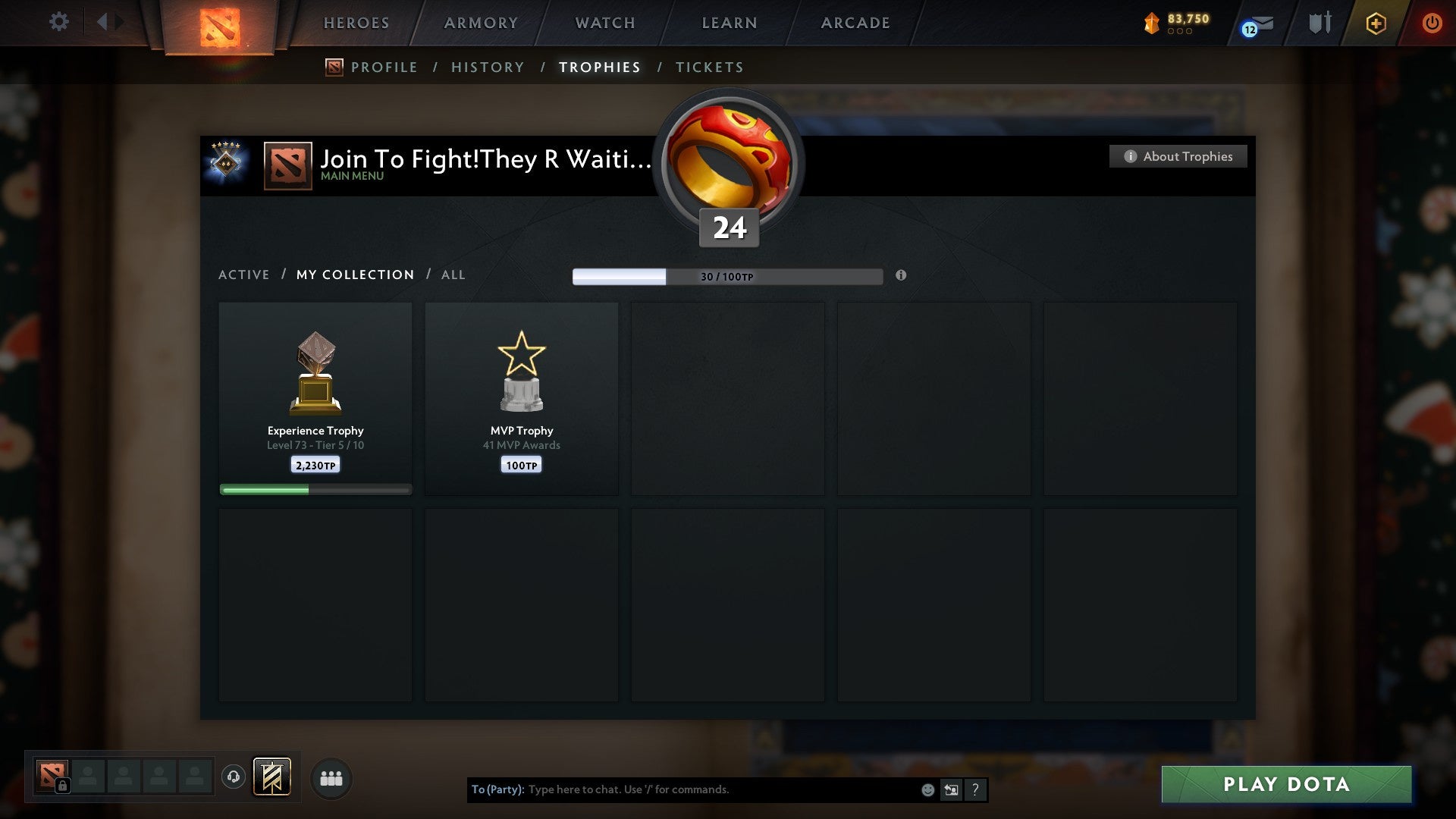This screenshot has height=819, width=1456.
Task: Click the smiley emoticon icon in chat
Action: tap(927, 789)
